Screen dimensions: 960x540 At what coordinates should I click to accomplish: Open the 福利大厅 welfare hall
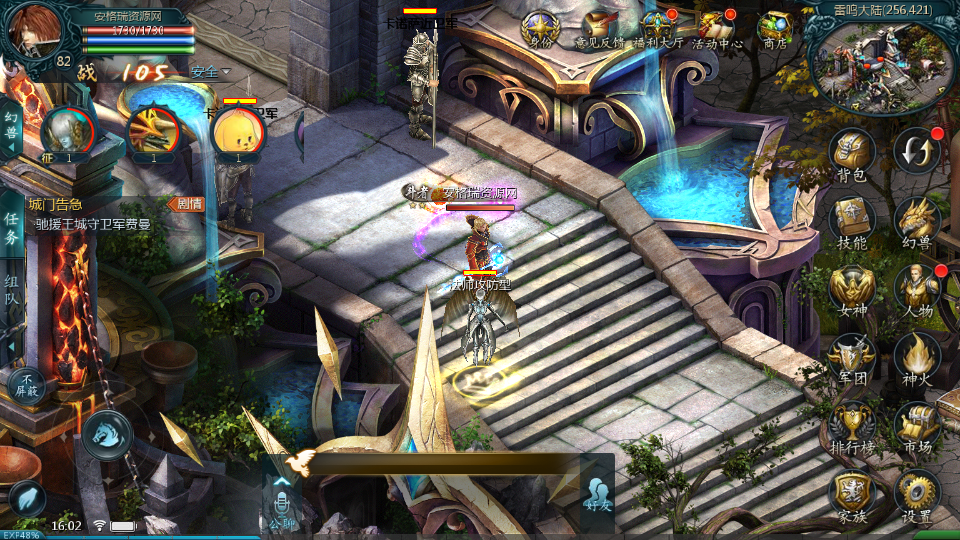coord(657,28)
